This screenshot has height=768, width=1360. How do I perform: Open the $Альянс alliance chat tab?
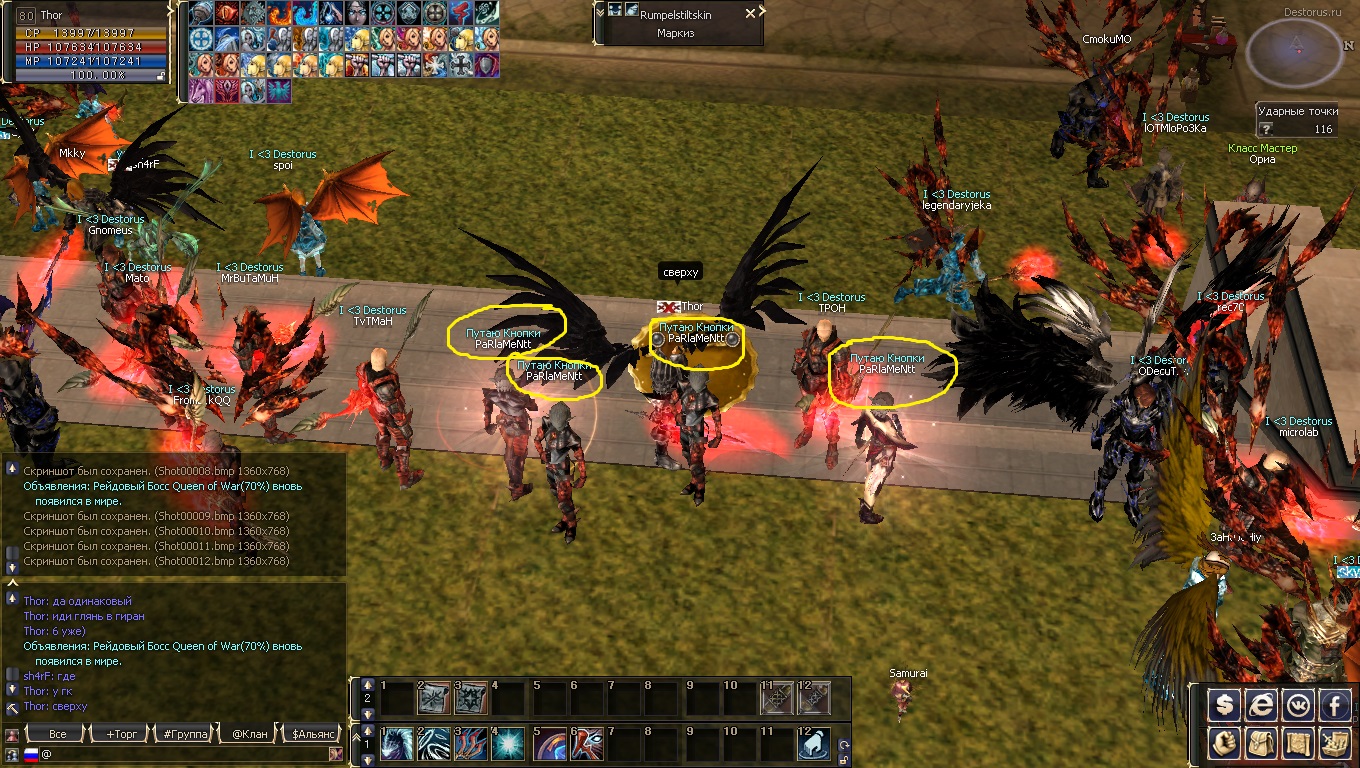[312, 734]
